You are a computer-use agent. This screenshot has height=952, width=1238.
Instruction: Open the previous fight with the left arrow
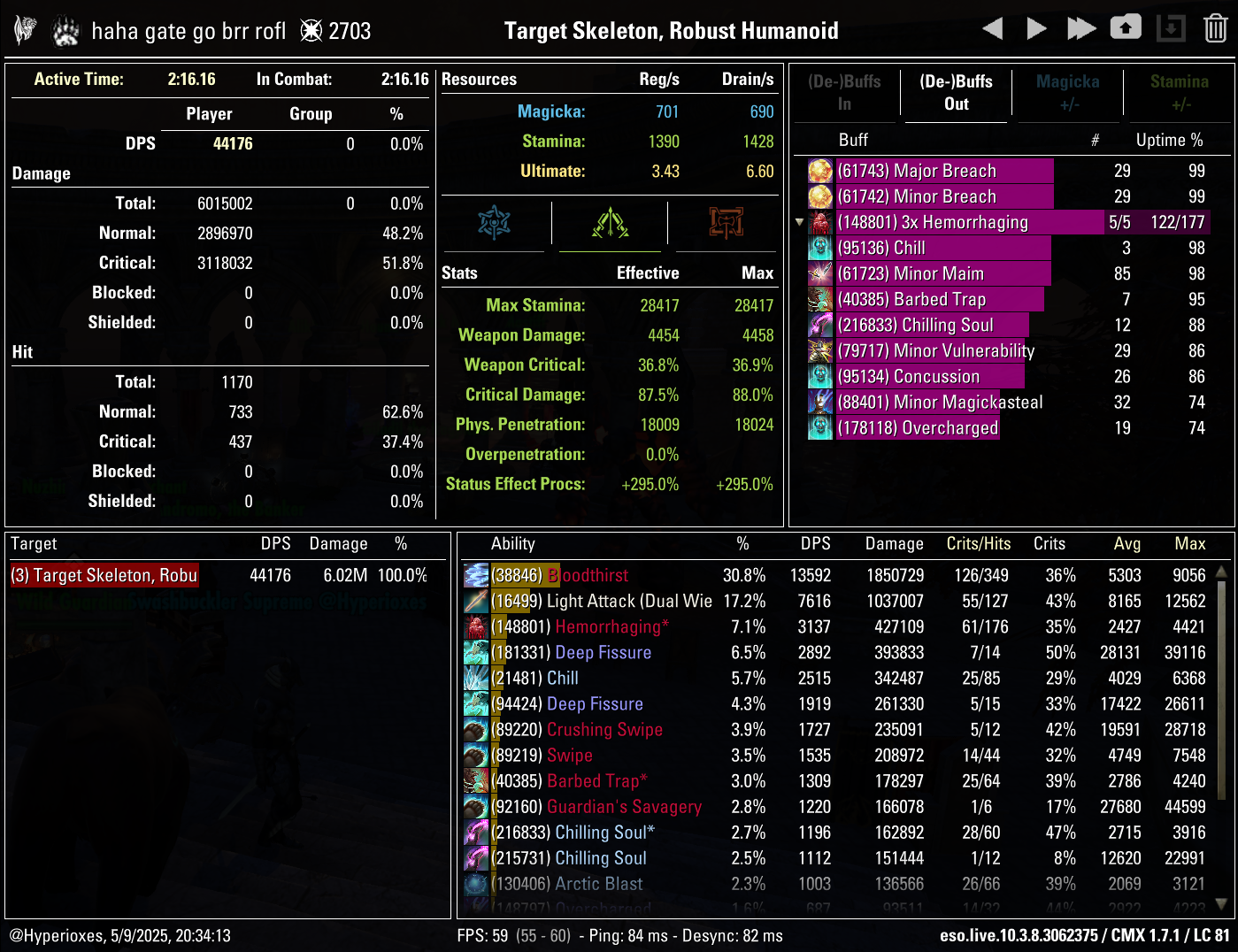992,27
